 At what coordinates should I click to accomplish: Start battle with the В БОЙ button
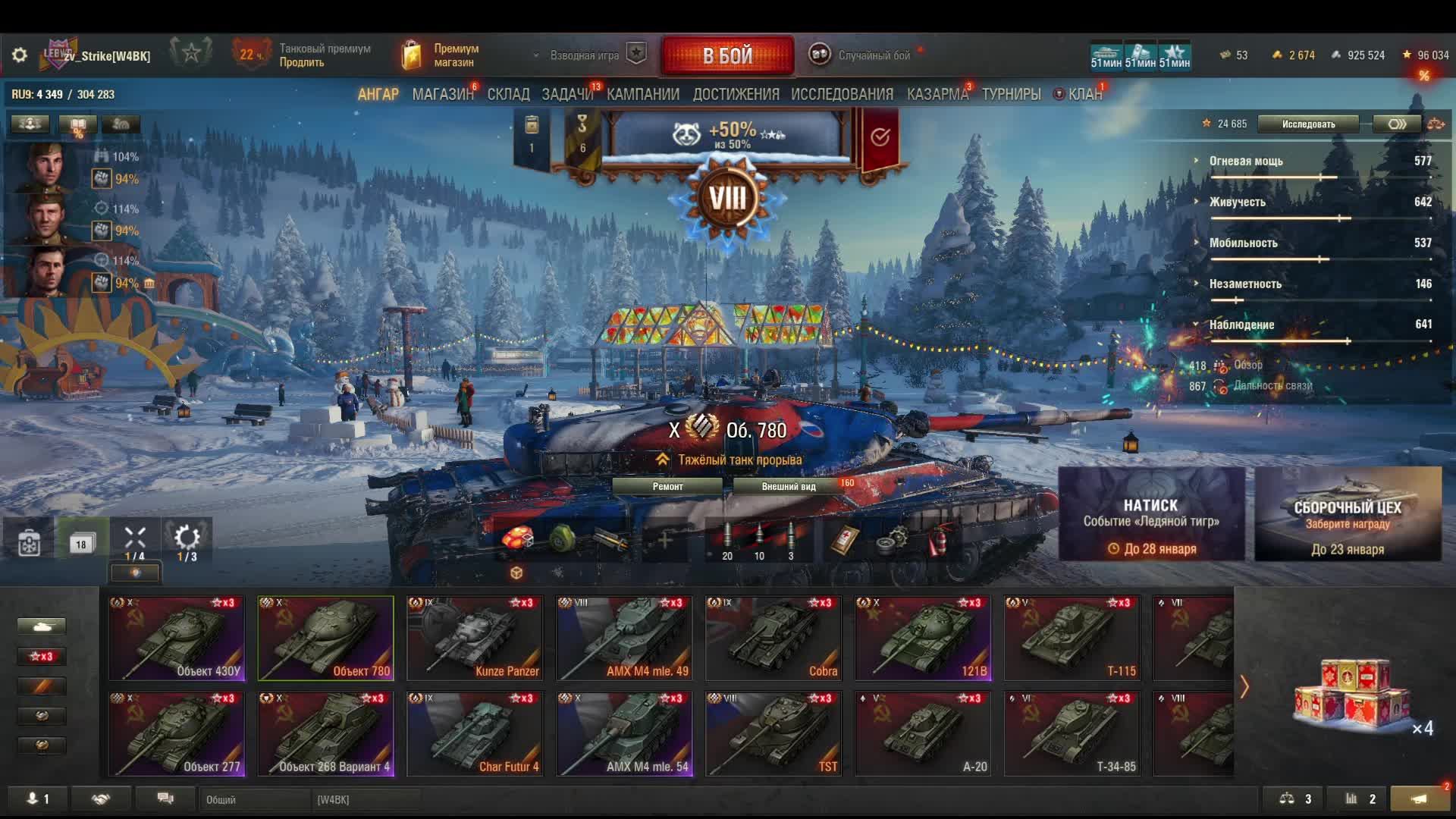point(727,55)
